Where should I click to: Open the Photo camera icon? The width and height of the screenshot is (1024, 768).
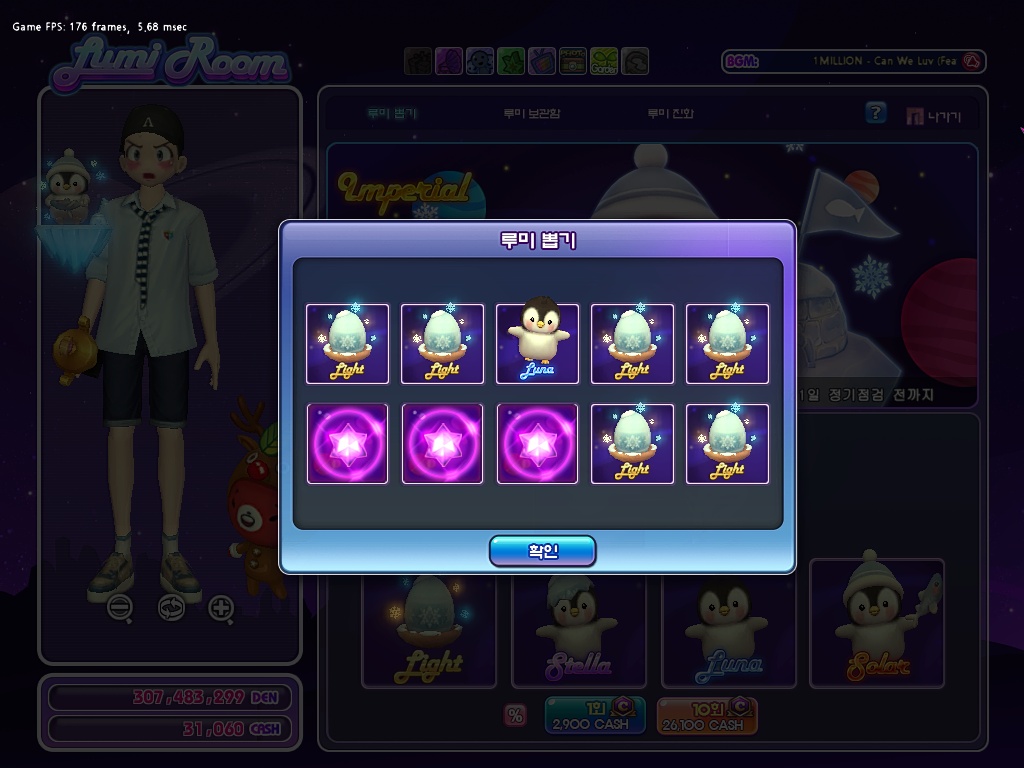click(573, 62)
